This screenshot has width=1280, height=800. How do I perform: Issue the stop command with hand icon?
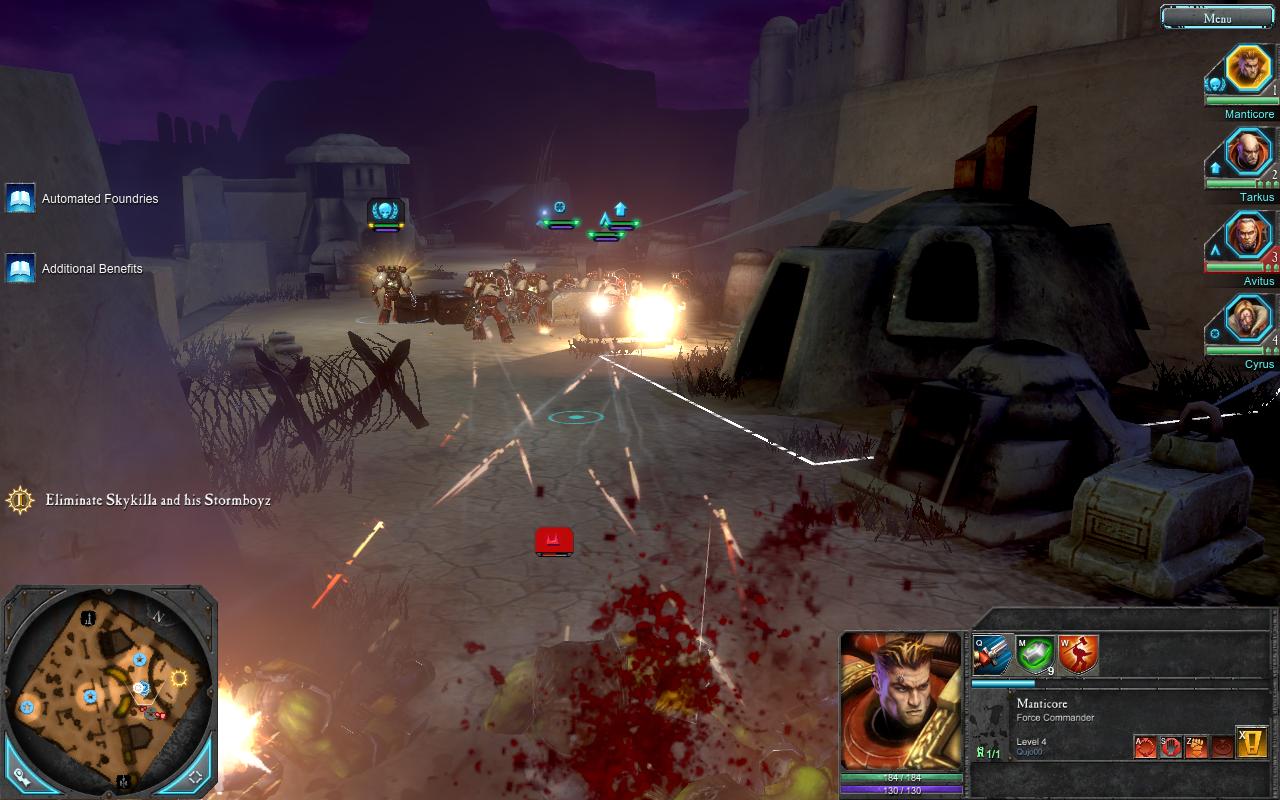tap(1171, 746)
